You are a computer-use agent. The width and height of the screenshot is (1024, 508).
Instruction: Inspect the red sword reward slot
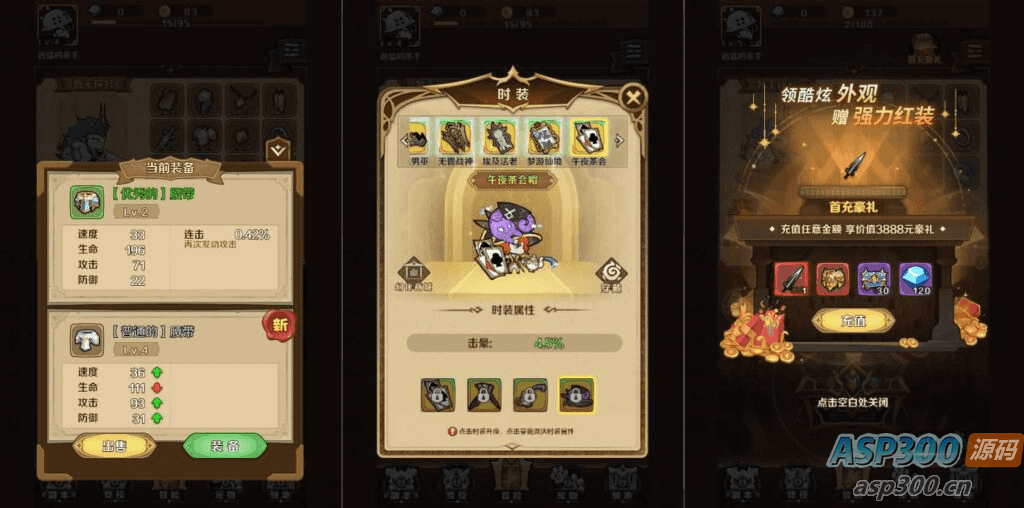(791, 279)
